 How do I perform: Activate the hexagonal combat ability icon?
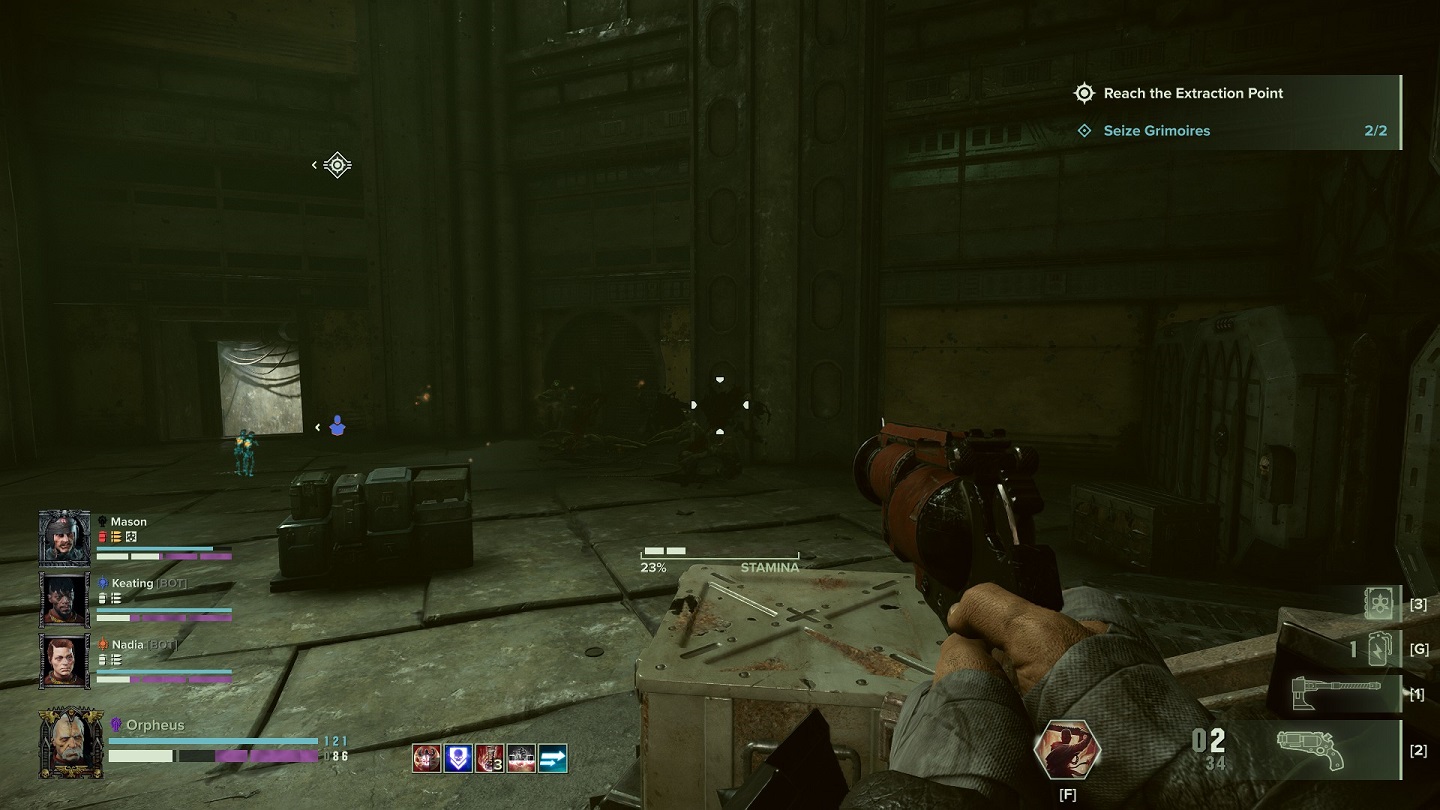point(1067,747)
